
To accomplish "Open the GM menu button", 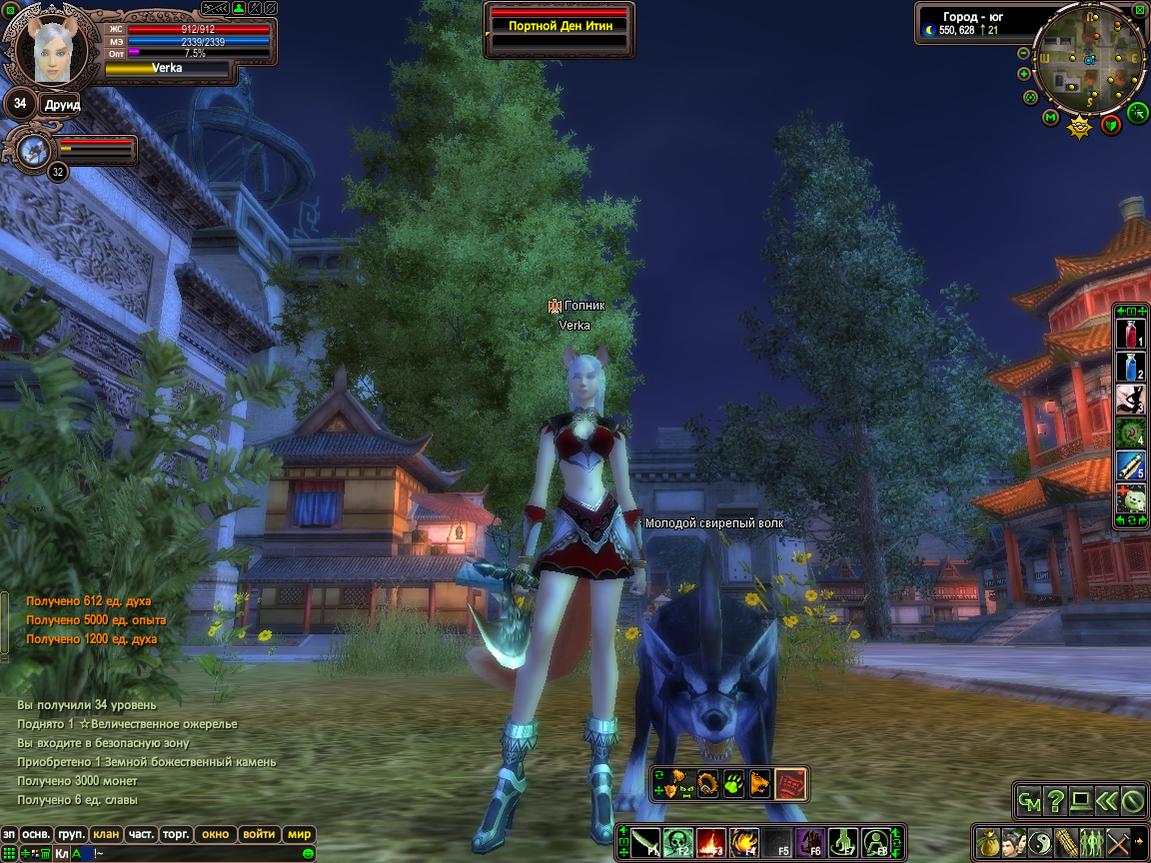I will (x=1029, y=801).
